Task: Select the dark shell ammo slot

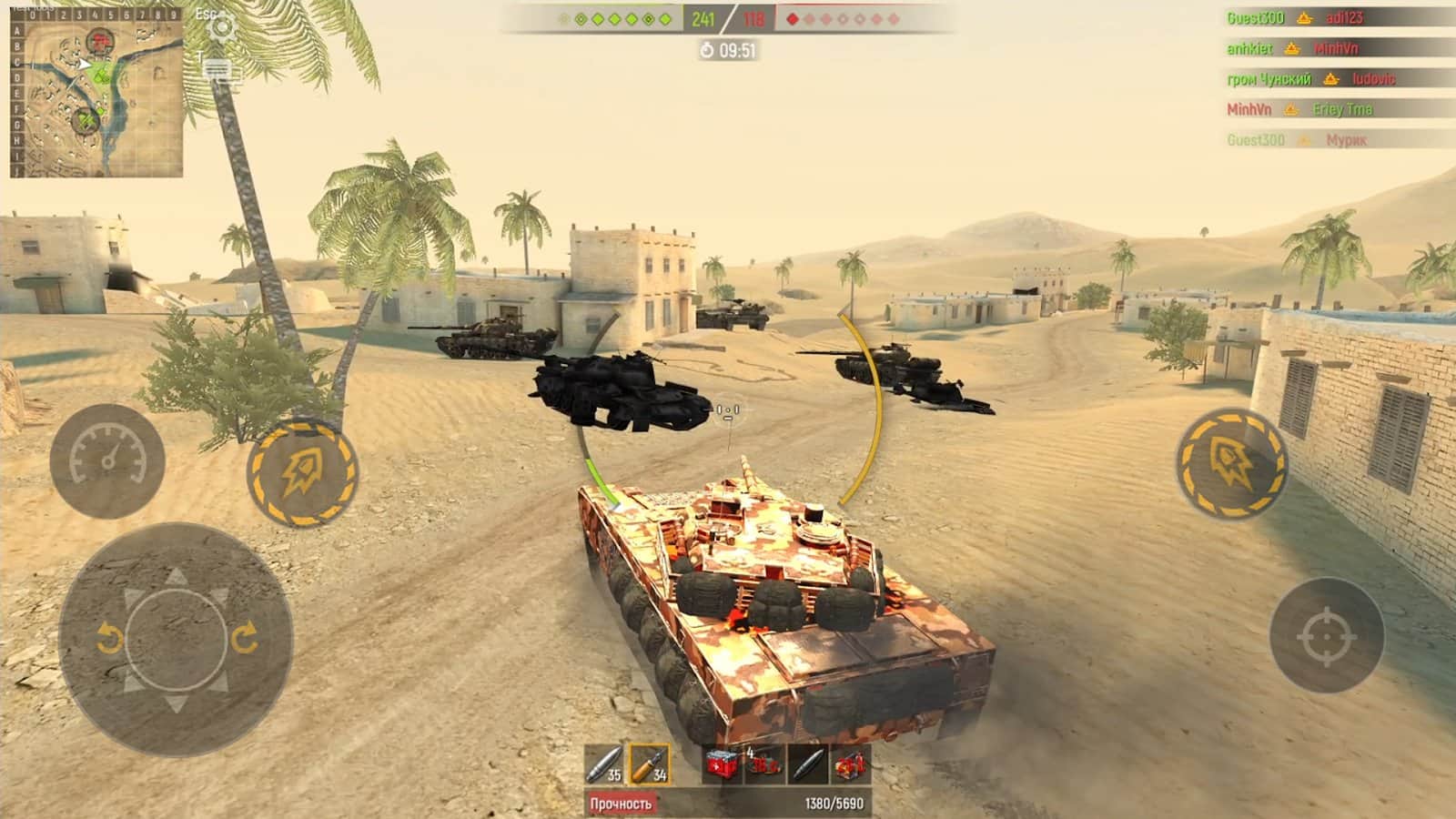Action: 807,764
